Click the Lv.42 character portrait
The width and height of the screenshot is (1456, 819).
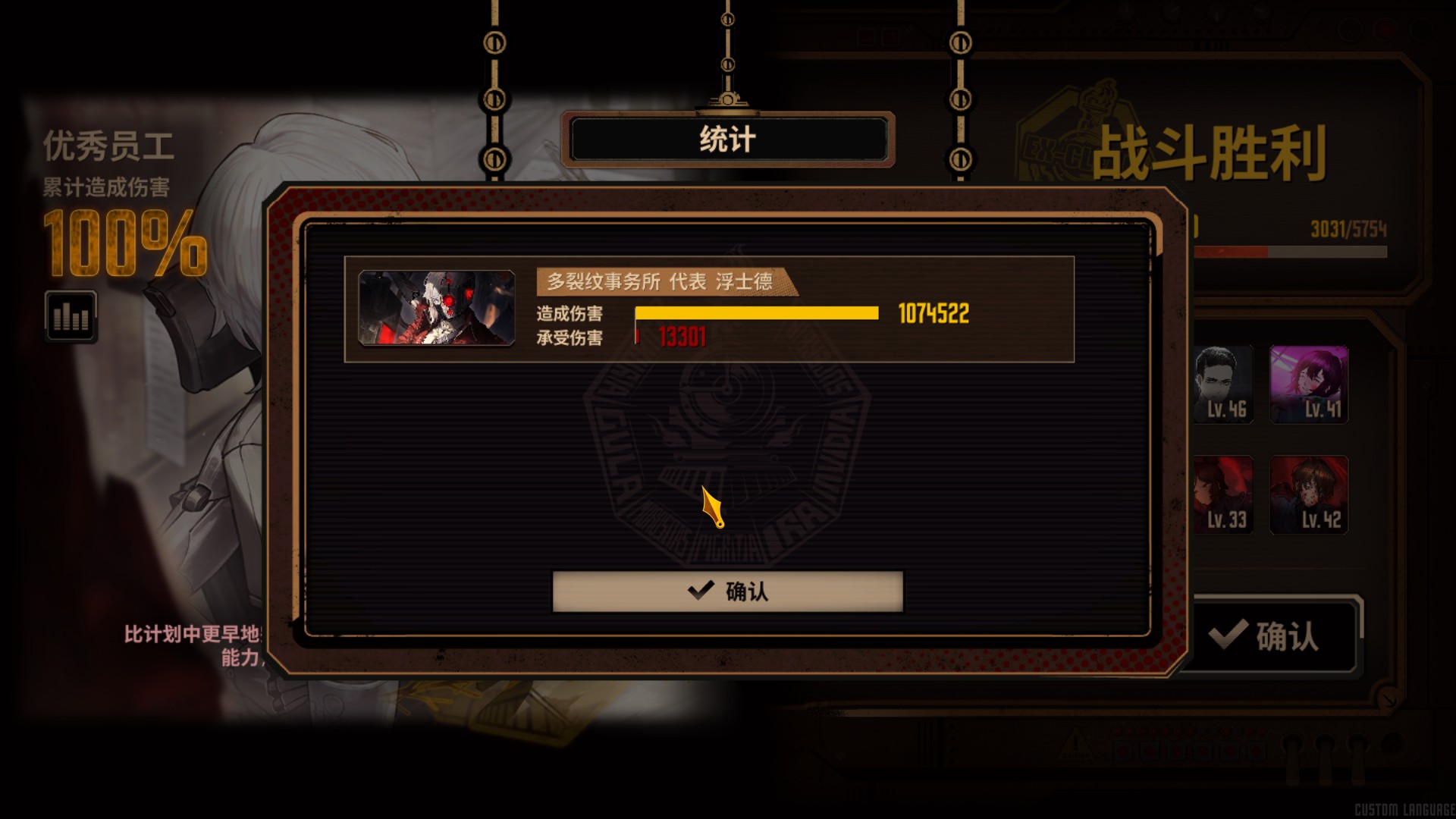(1310, 495)
